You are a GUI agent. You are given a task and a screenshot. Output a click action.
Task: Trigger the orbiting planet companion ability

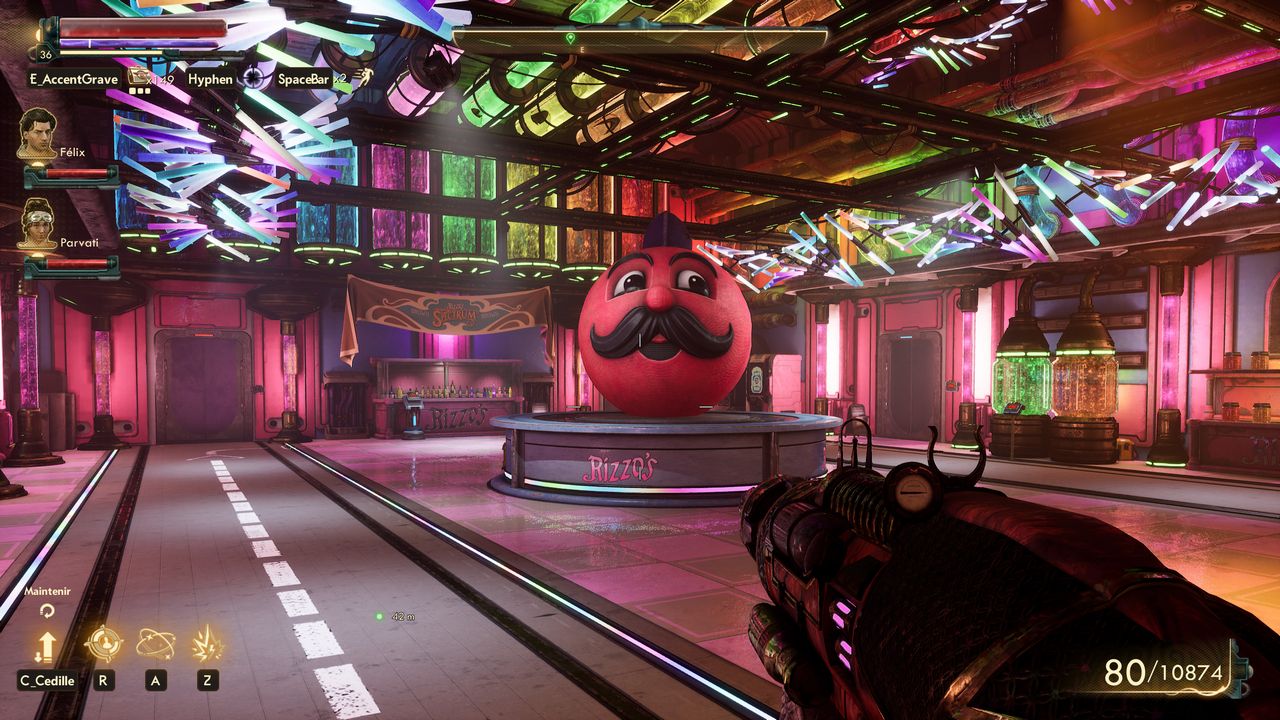click(155, 643)
